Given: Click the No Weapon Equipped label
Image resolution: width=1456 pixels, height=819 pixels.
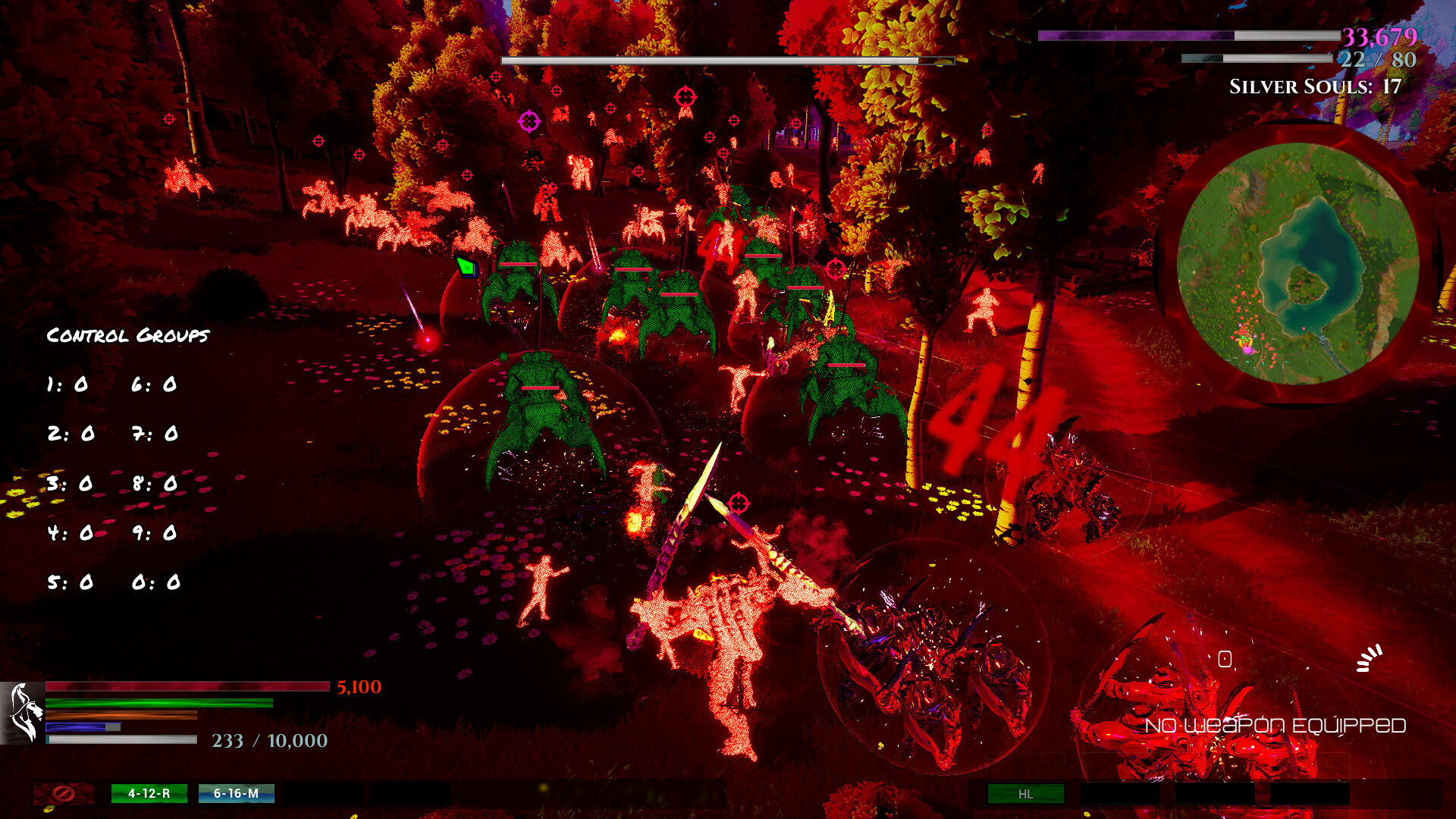Looking at the screenshot, I should 1276,724.
